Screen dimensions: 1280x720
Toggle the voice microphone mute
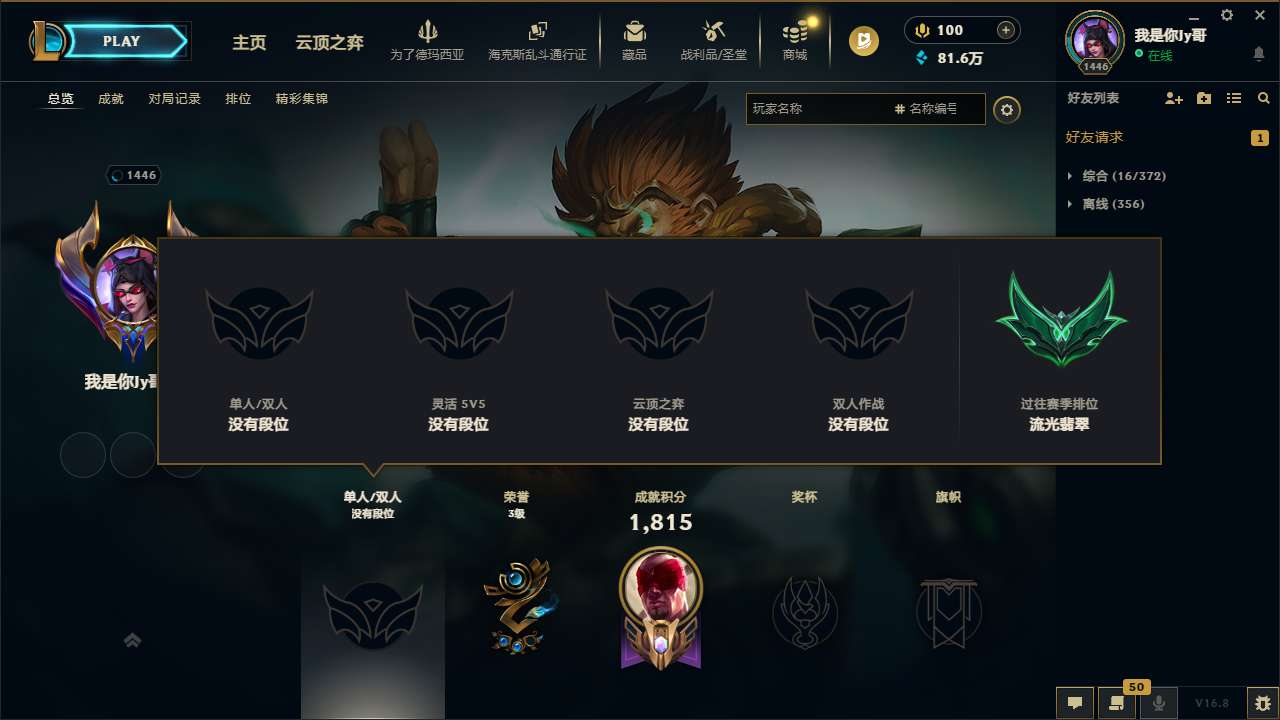pos(1158,703)
